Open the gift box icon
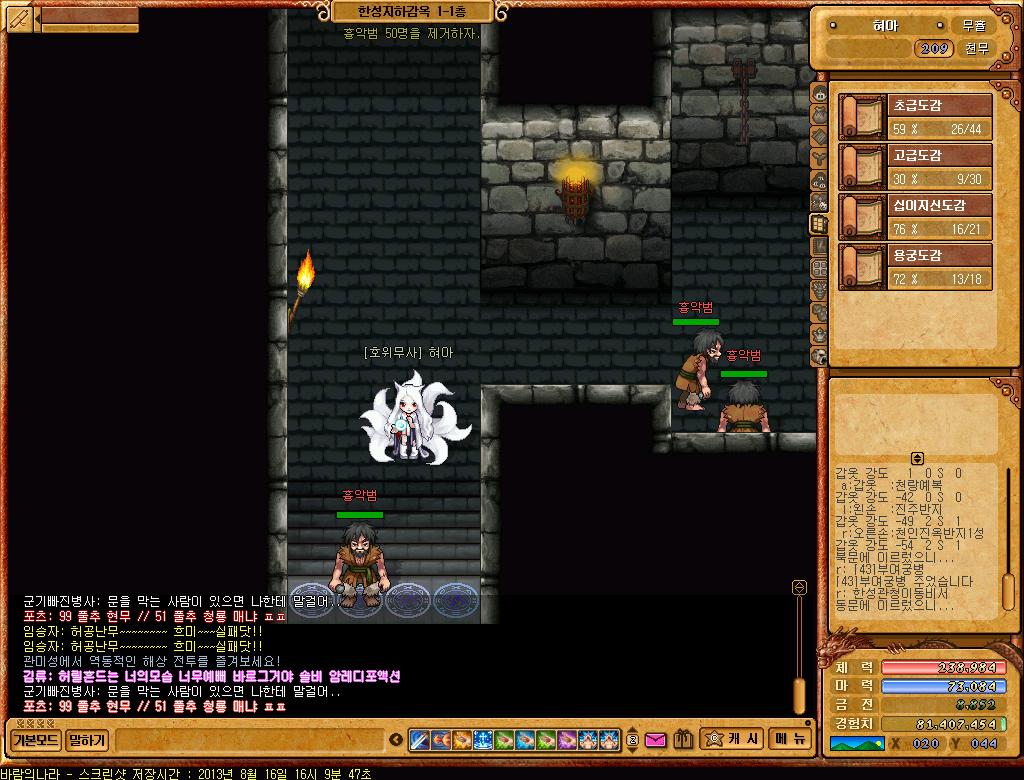This screenshot has width=1024, height=780. pos(683,741)
